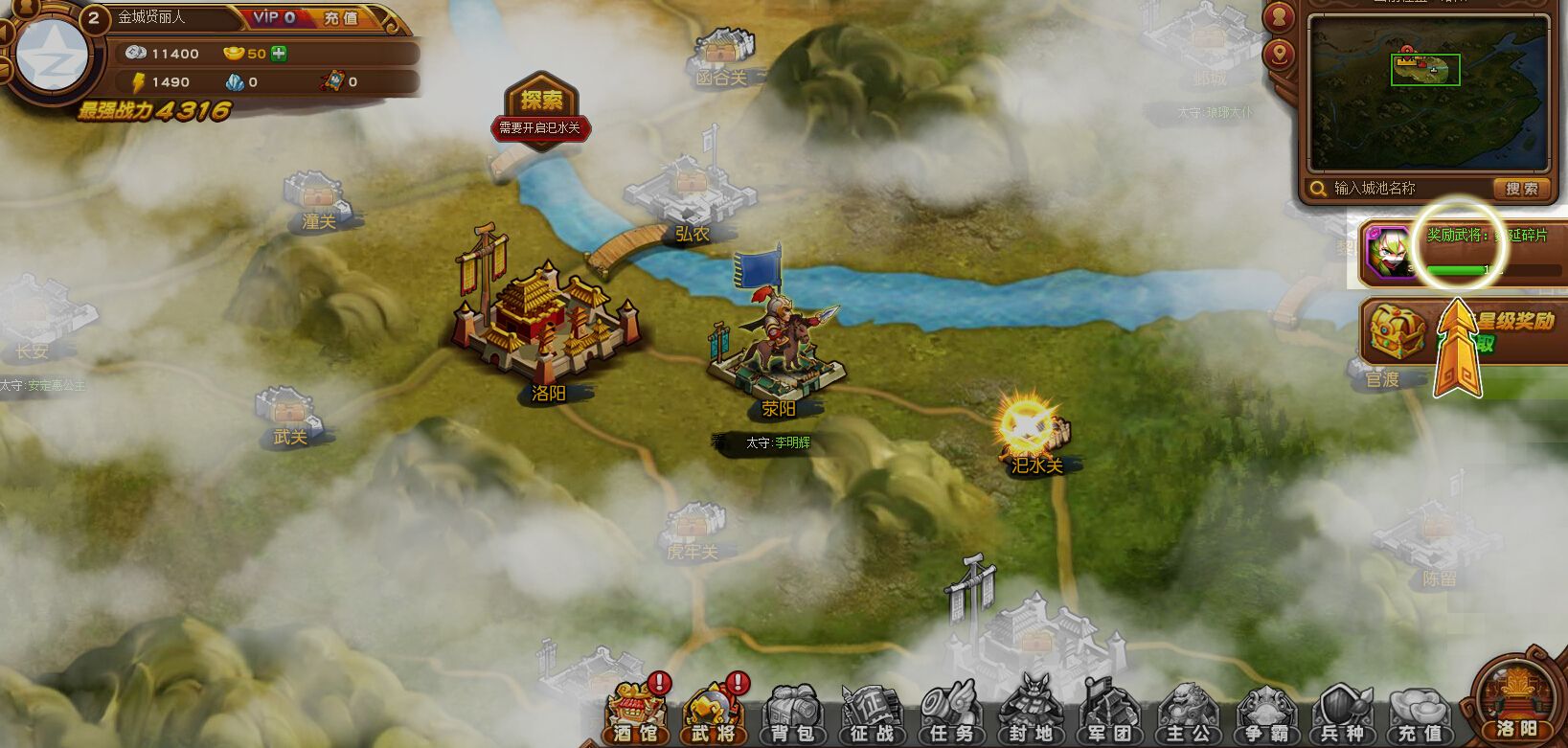Open the 任务 quest list
This screenshot has height=748, width=1568.
point(949,714)
